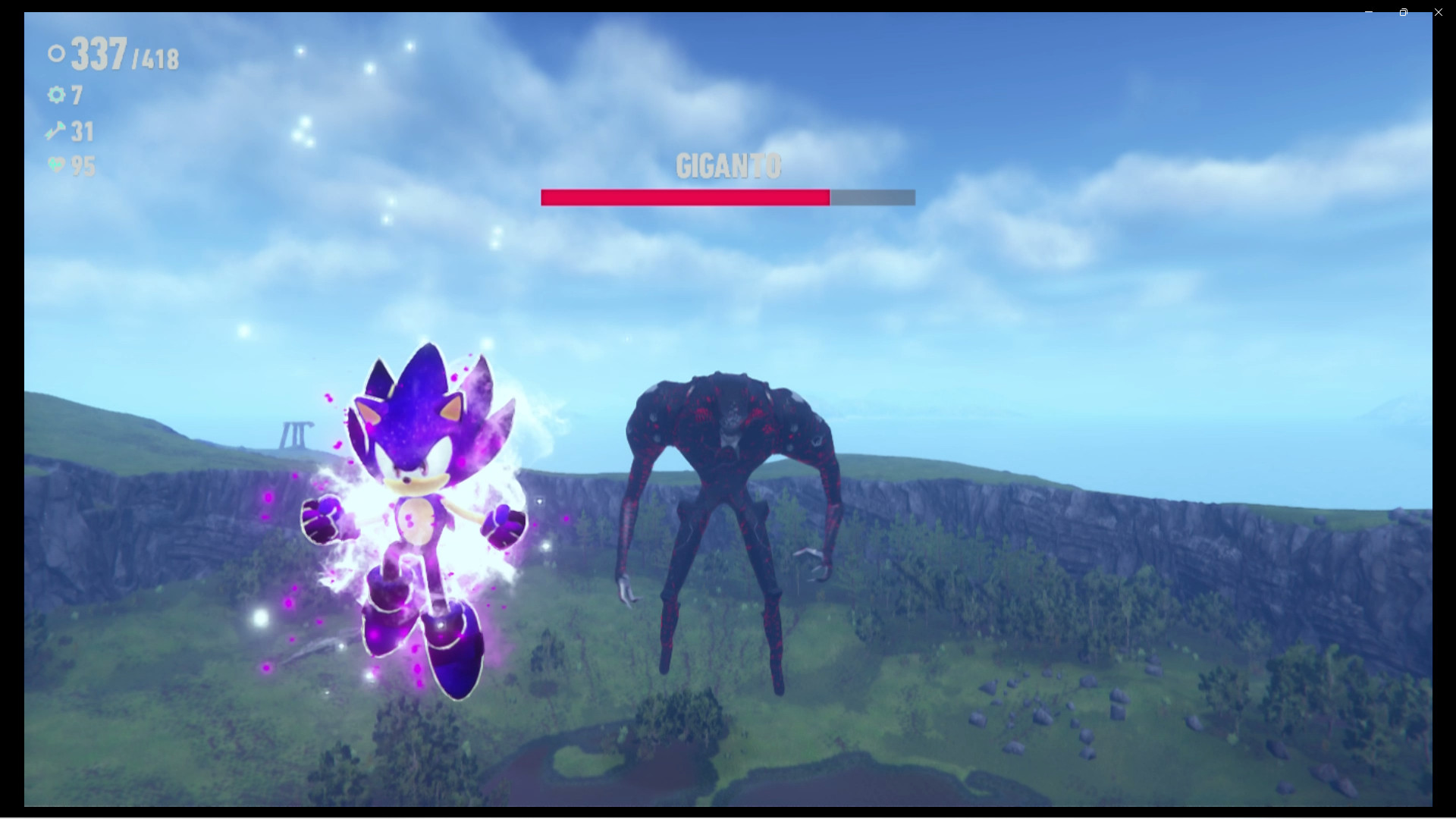This screenshot has width=1456, height=819.
Task: Select the GIGANTO boss name label
Action: point(727,165)
